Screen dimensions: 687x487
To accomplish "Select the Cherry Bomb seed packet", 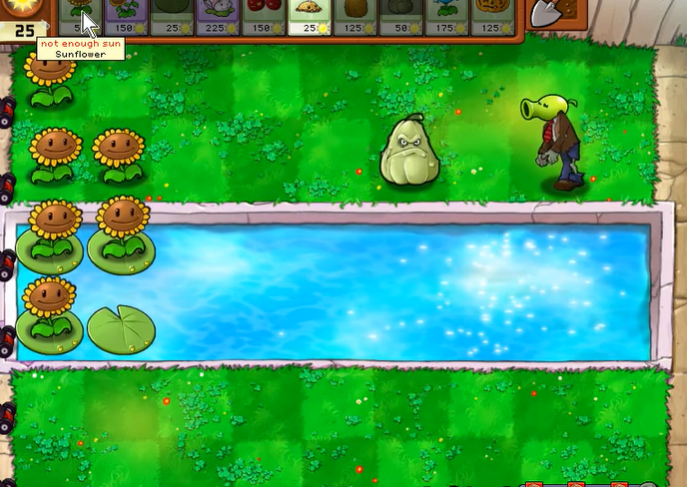I will click(x=264, y=16).
